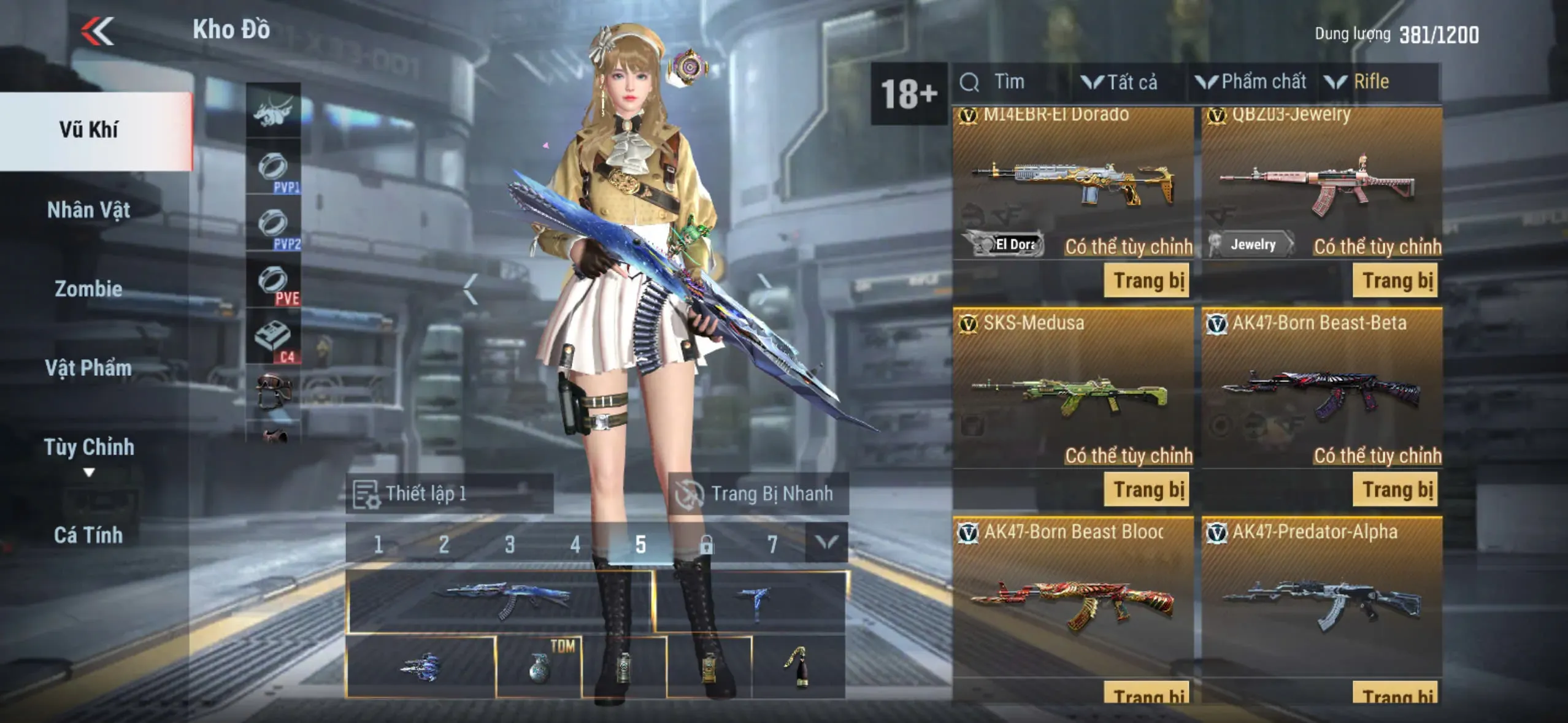Go back using the double-arrow button
Viewport: 1568px width, 723px height.
pos(98,31)
